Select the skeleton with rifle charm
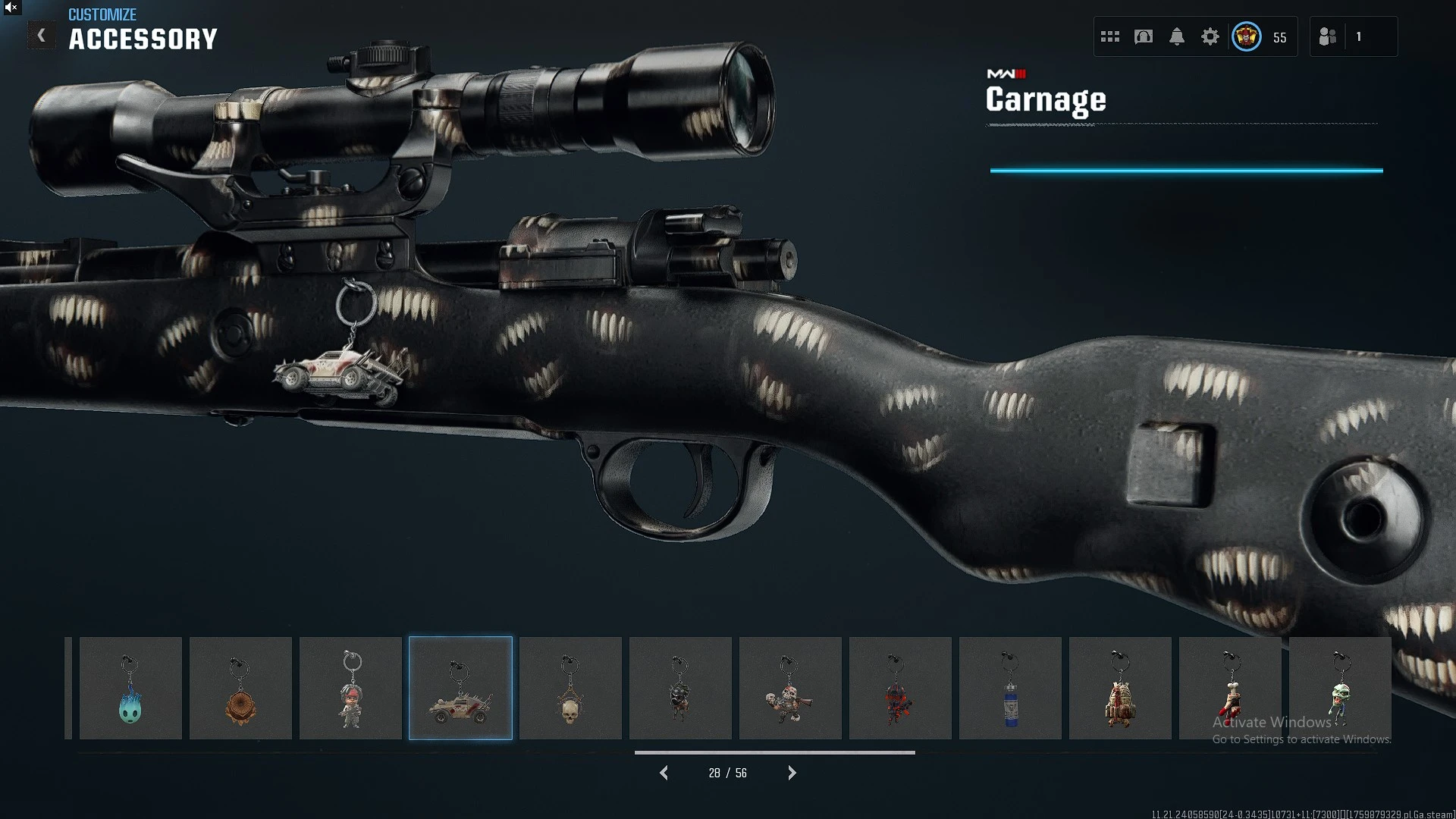 (790, 689)
